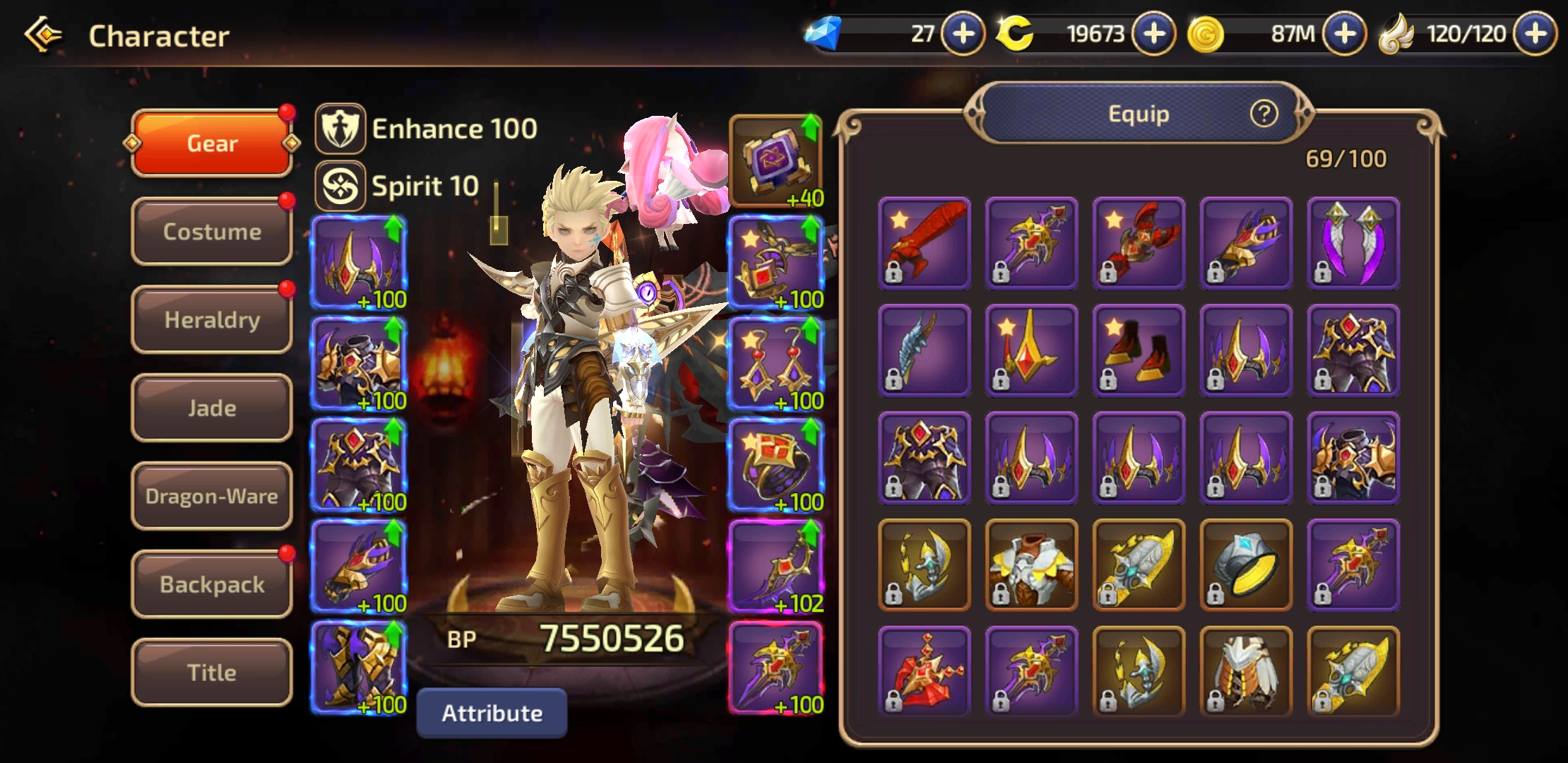
Task: Select the Jade tab
Action: tap(212, 408)
